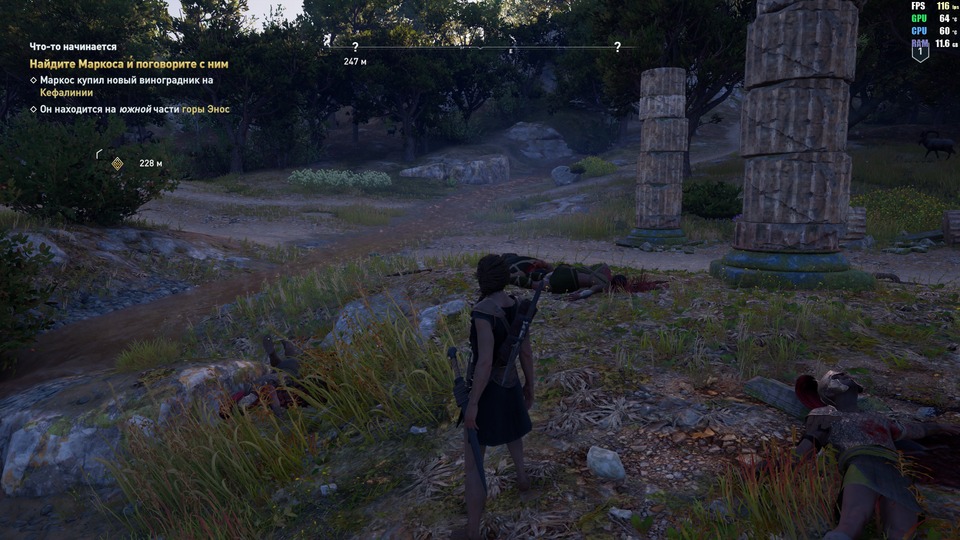Open the 'Что-то начинается' quest heading
Image resolution: width=960 pixels, height=540 pixels.
coord(73,46)
